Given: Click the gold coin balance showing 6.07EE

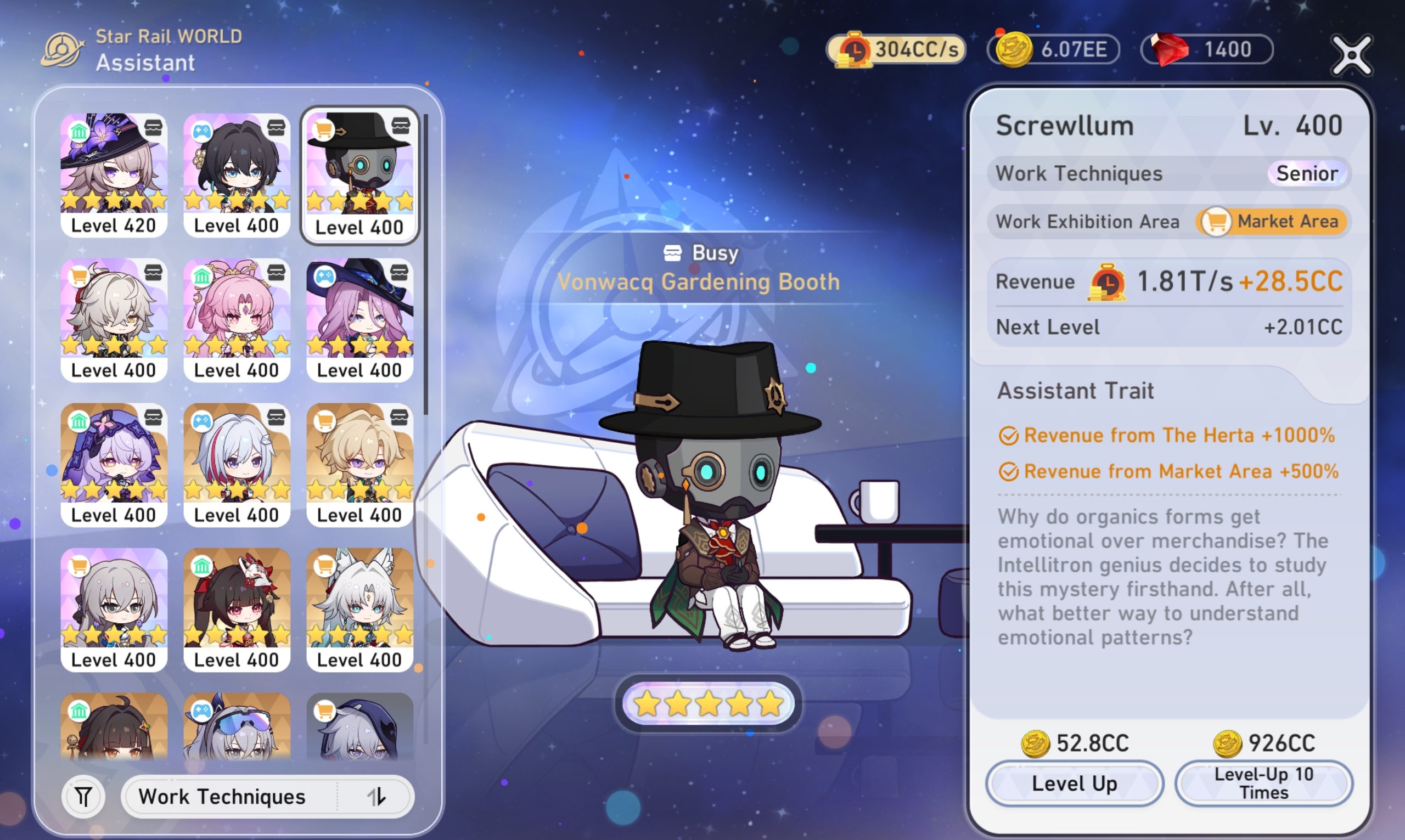Looking at the screenshot, I should (x=1052, y=49).
